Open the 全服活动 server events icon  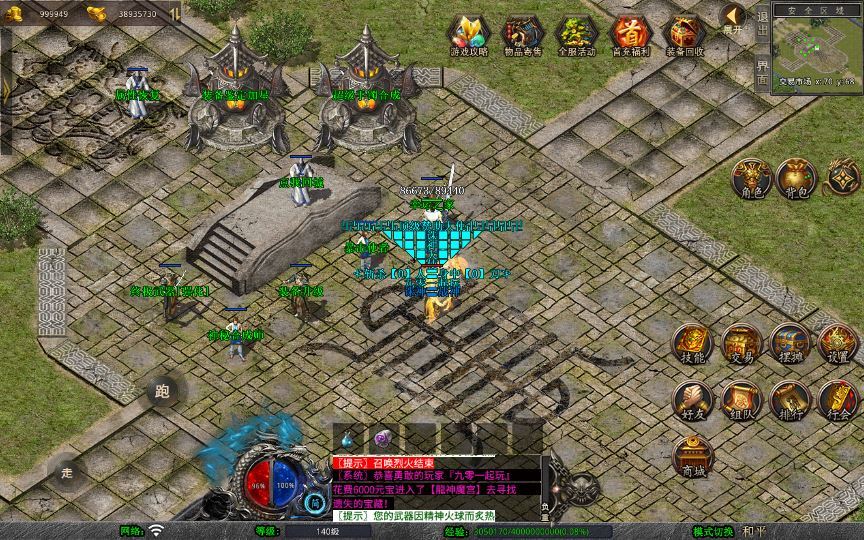point(575,35)
